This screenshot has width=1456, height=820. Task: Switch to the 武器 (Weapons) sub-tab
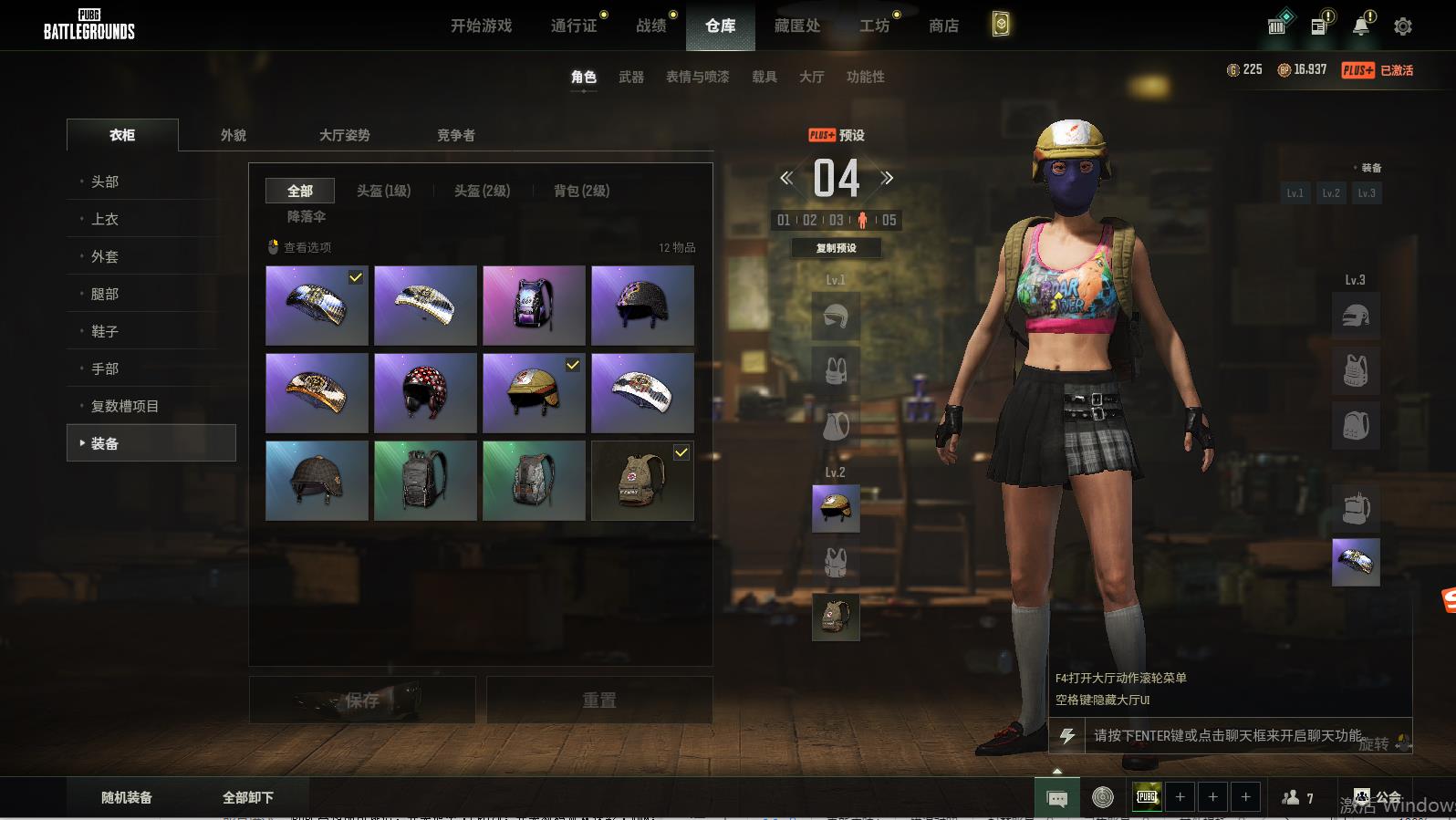[x=631, y=77]
